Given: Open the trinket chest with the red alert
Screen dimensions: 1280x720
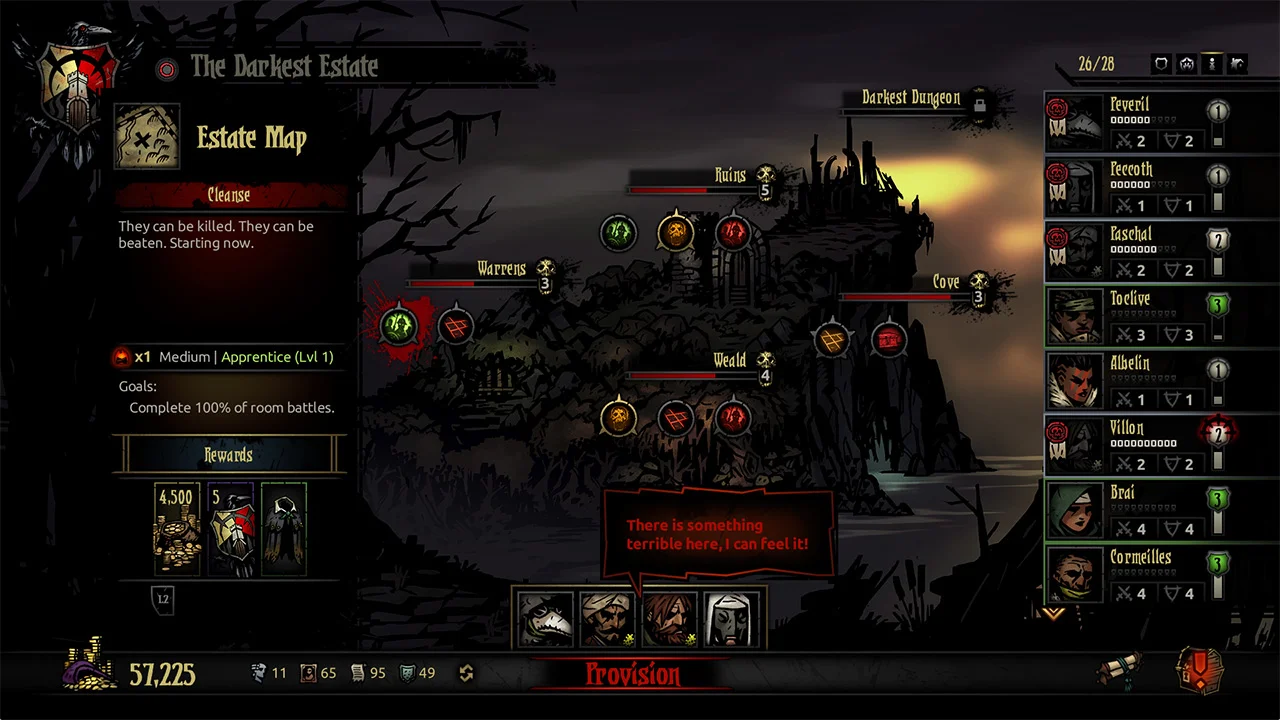Looking at the screenshot, I should [x=1199, y=672].
